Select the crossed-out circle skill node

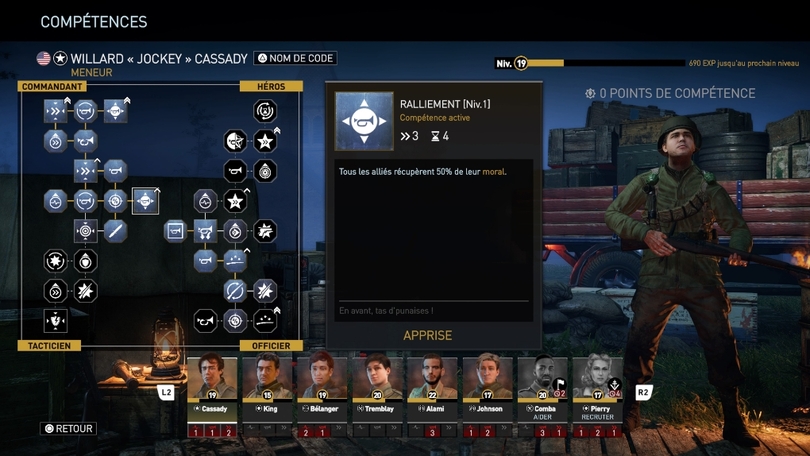(235, 291)
